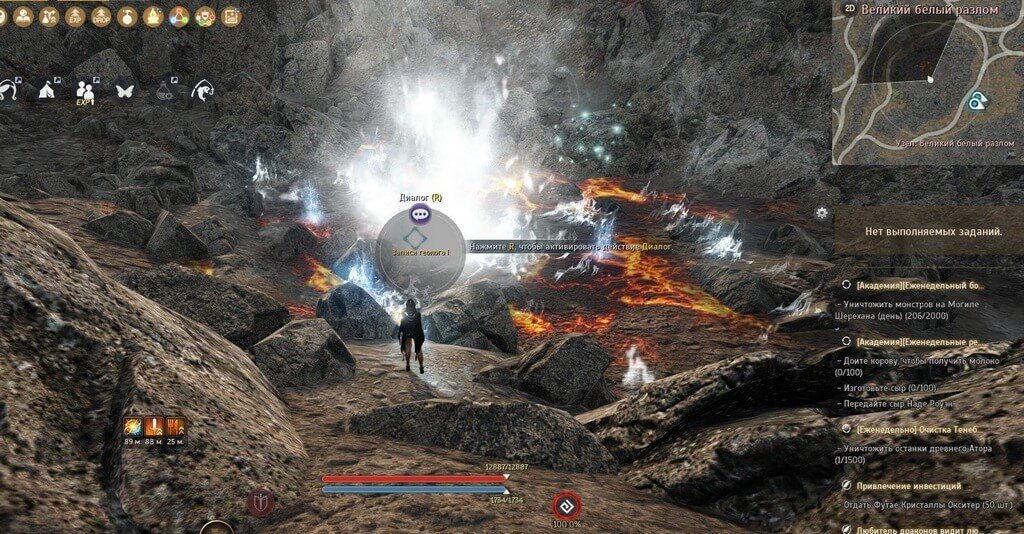1024x534 pixels.
Task: Click the red circular 100% gauge icon
Action: click(x=566, y=505)
